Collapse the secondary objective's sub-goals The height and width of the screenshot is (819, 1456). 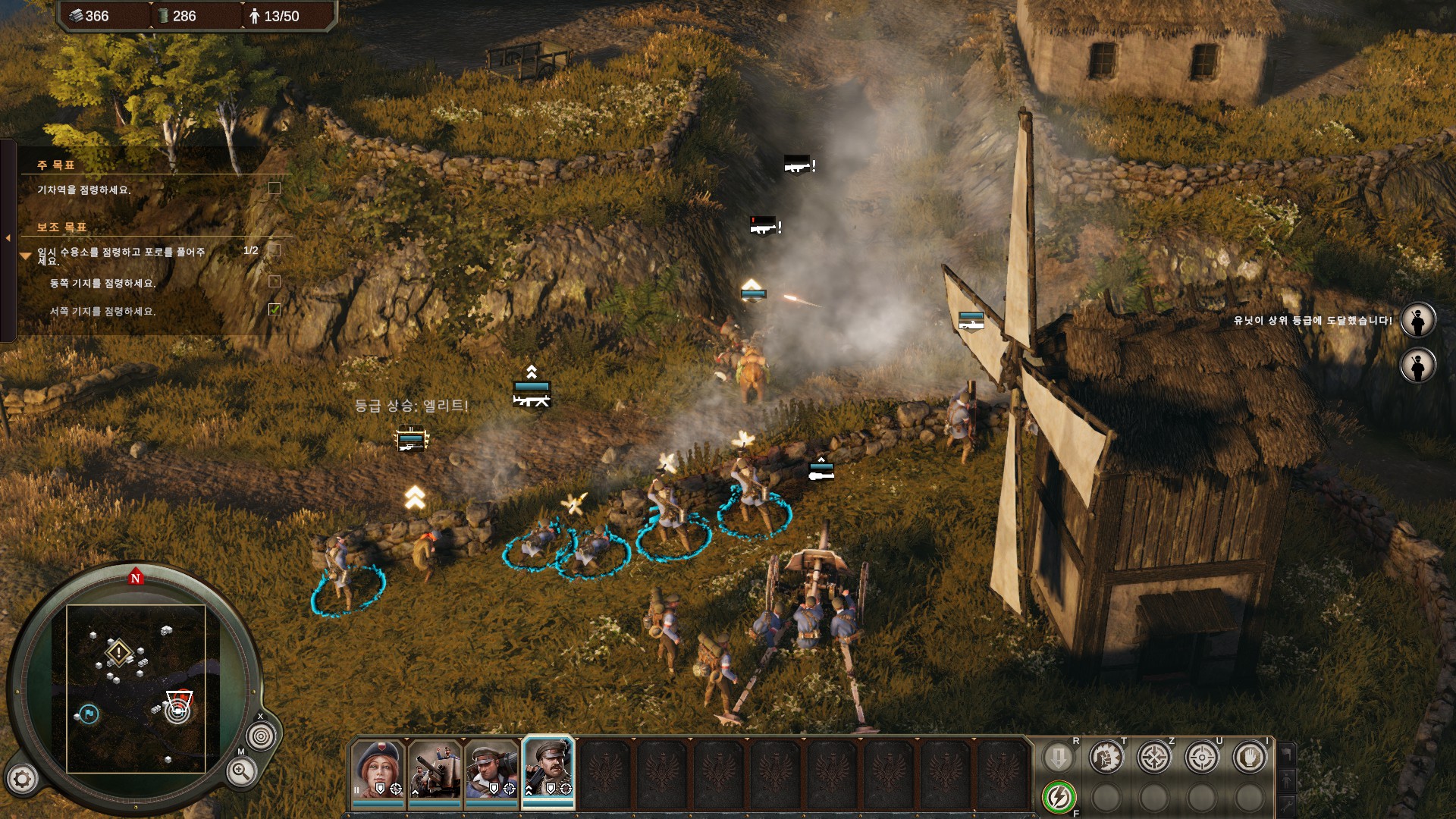coord(25,256)
